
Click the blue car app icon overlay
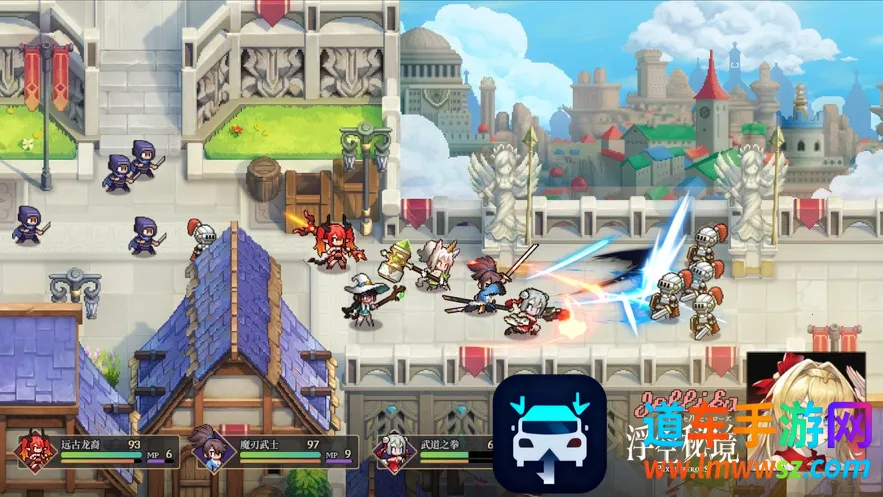pos(549,434)
